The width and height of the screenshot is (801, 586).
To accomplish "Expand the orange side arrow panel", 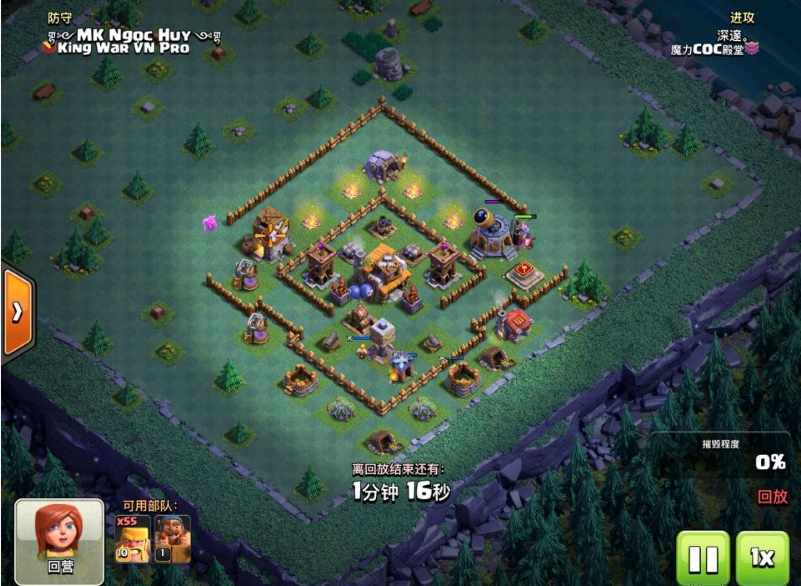I will (x=17, y=312).
